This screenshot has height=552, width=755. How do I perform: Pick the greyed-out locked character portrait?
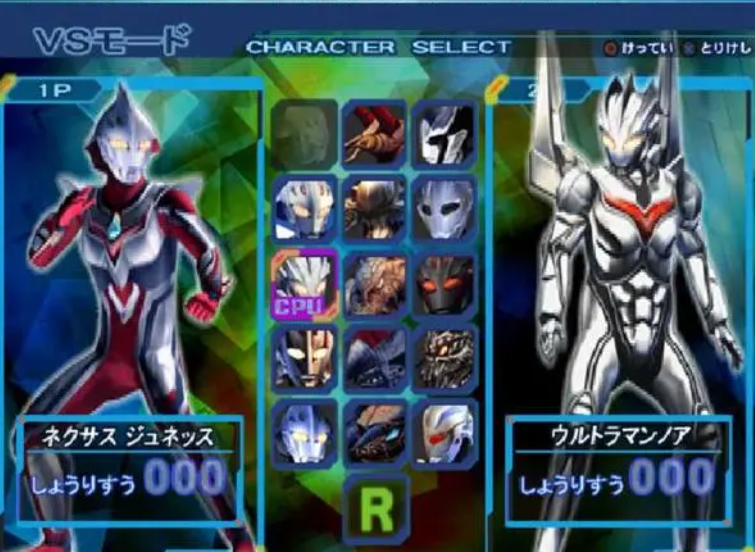click(305, 134)
